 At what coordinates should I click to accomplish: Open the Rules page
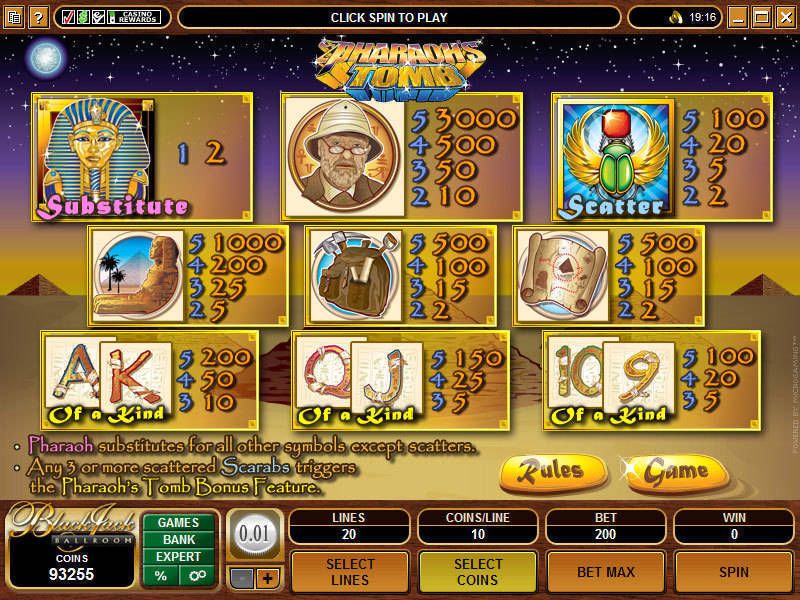553,471
